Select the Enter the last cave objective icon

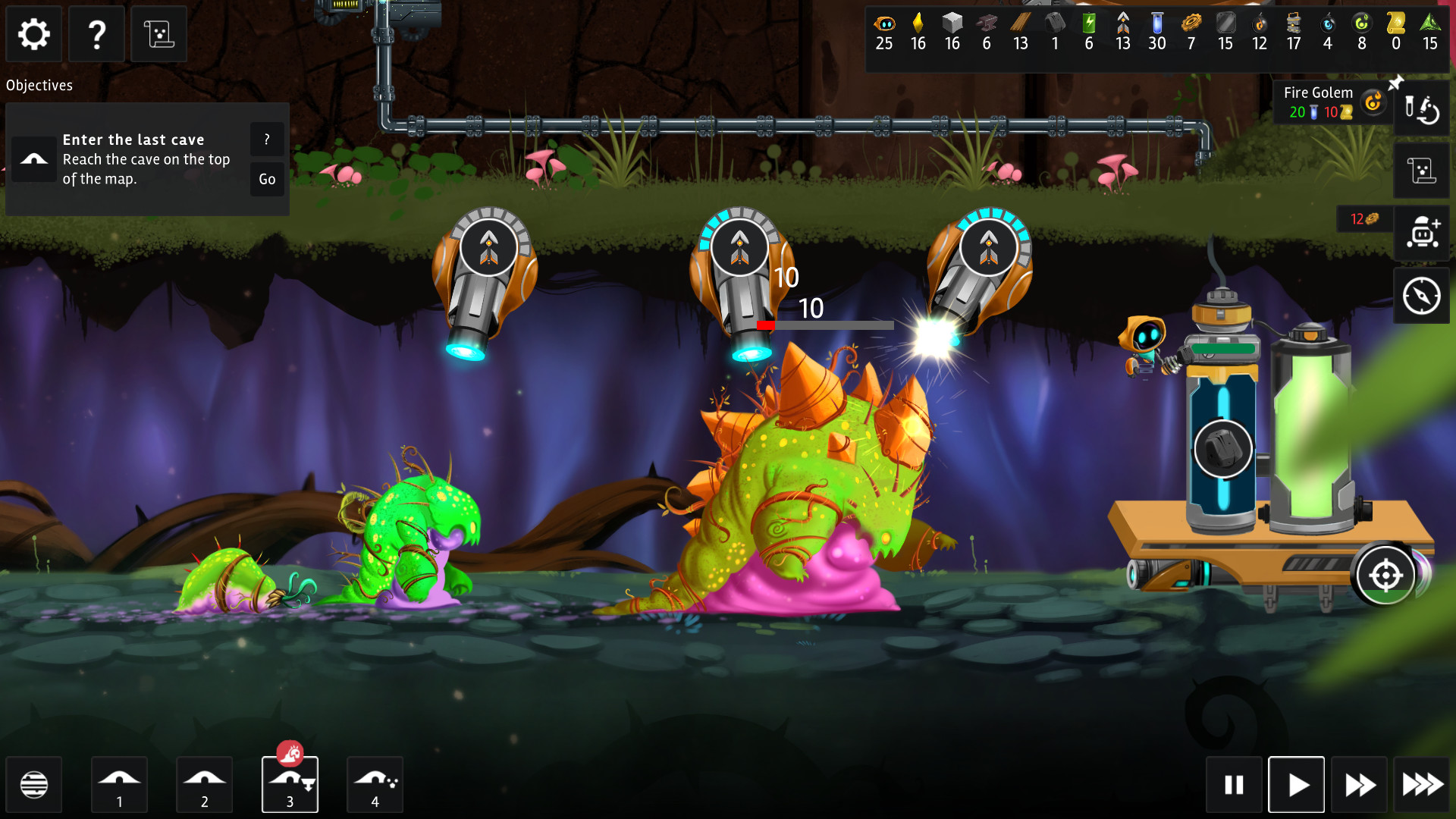pyautogui.click(x=34, y=159)
